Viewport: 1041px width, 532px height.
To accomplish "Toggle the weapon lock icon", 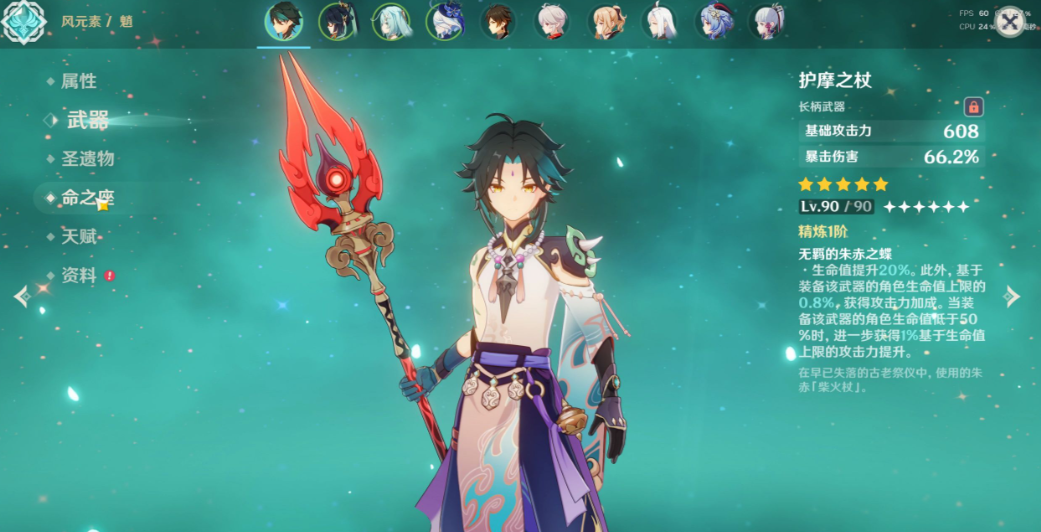I will pyautogui.click(x=972, y=107).
